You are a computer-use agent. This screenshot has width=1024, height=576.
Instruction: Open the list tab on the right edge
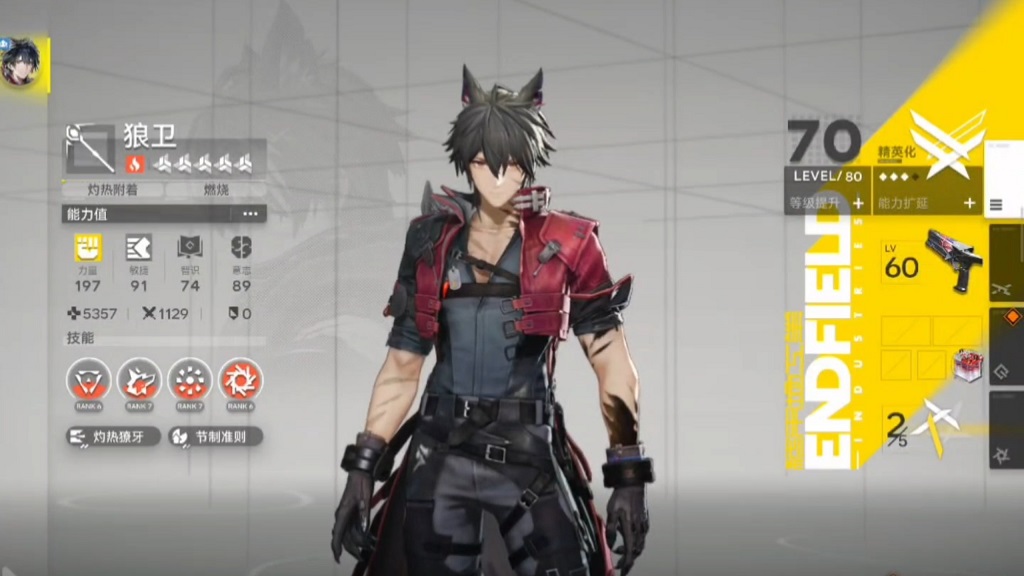pyautogui.click(x=996, y=205)
